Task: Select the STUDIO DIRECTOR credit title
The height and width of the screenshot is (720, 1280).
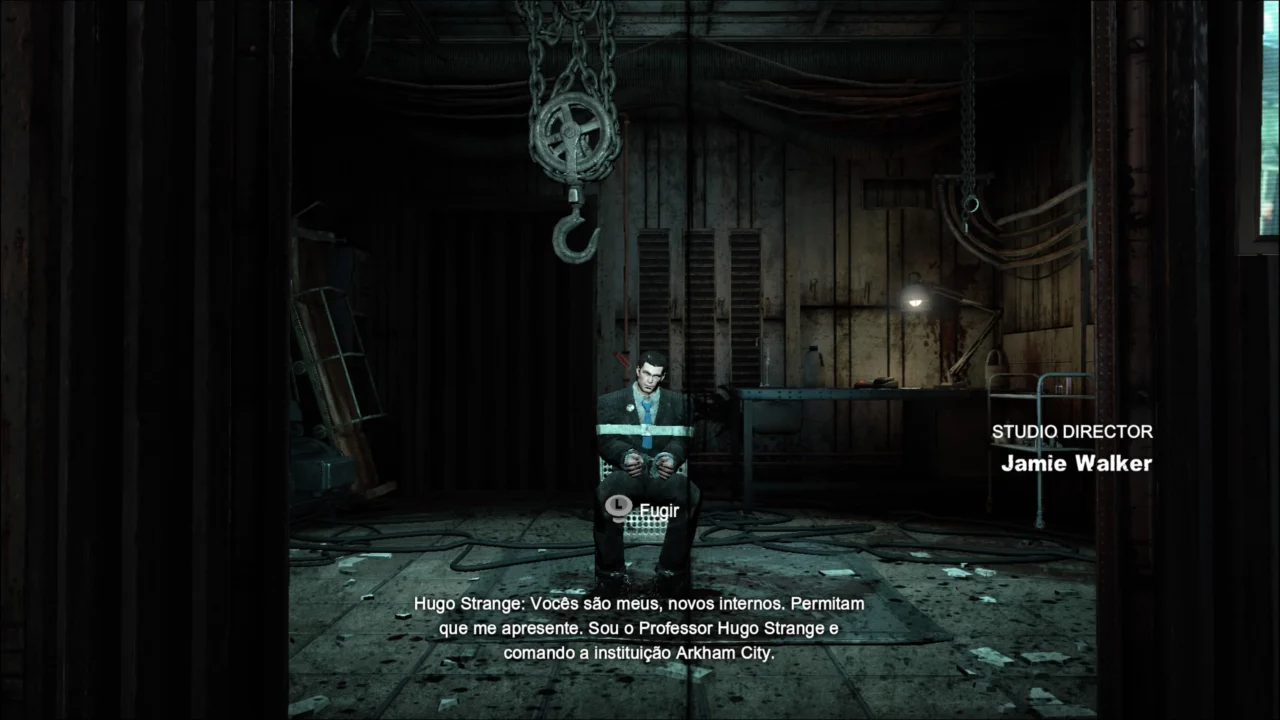Action: pos(1072,431)
